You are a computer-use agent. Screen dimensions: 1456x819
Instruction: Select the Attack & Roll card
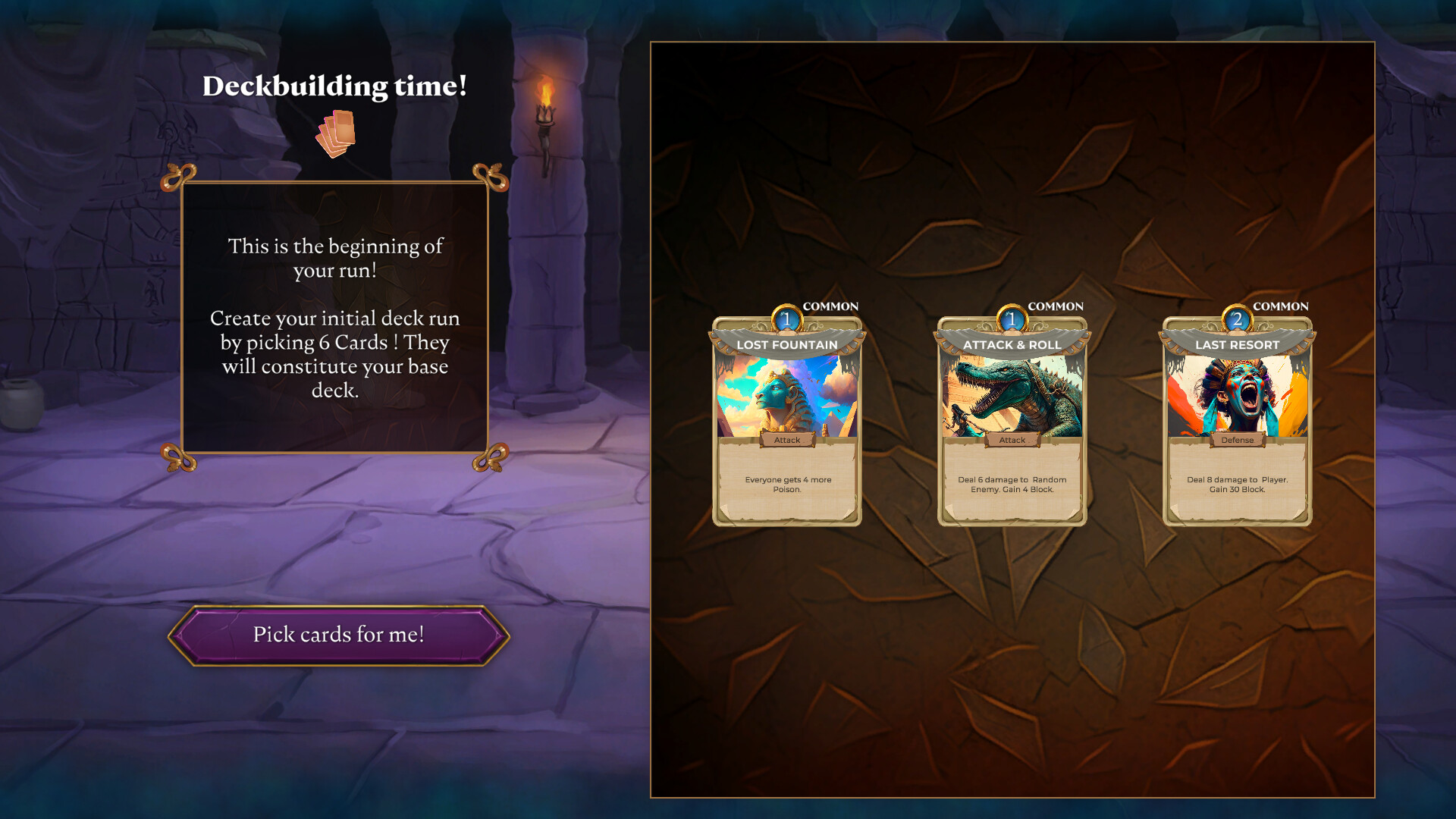(x=1012, y=417)
